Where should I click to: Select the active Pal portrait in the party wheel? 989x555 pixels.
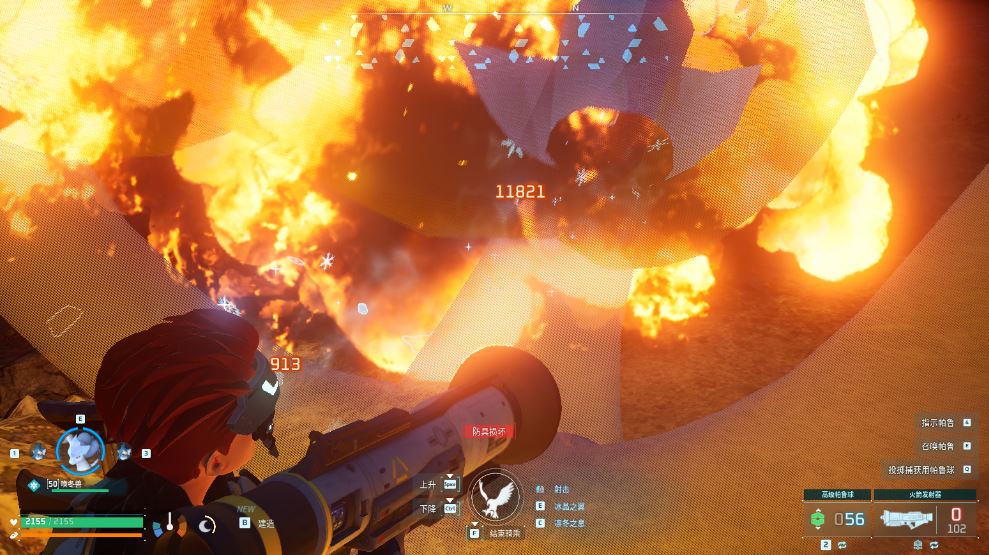pyautogui.click(x=80, y=451)
